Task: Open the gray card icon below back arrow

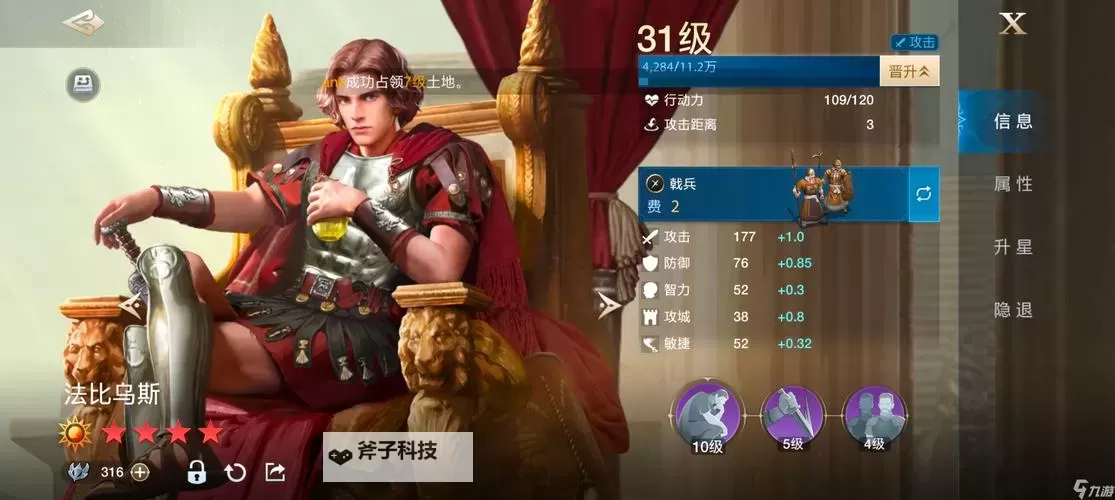Action: click(83, 84)
